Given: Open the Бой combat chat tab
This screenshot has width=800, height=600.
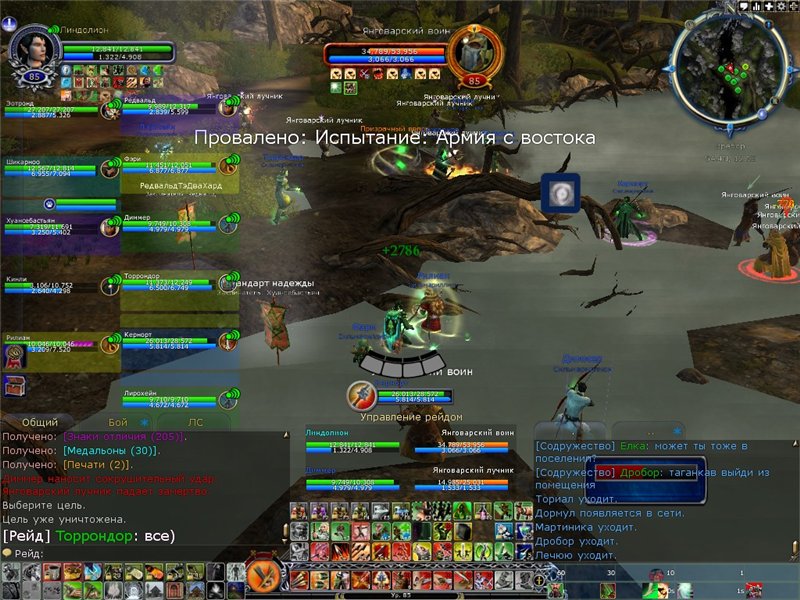Looking at the screenshot, I should (x=118, y=423).
